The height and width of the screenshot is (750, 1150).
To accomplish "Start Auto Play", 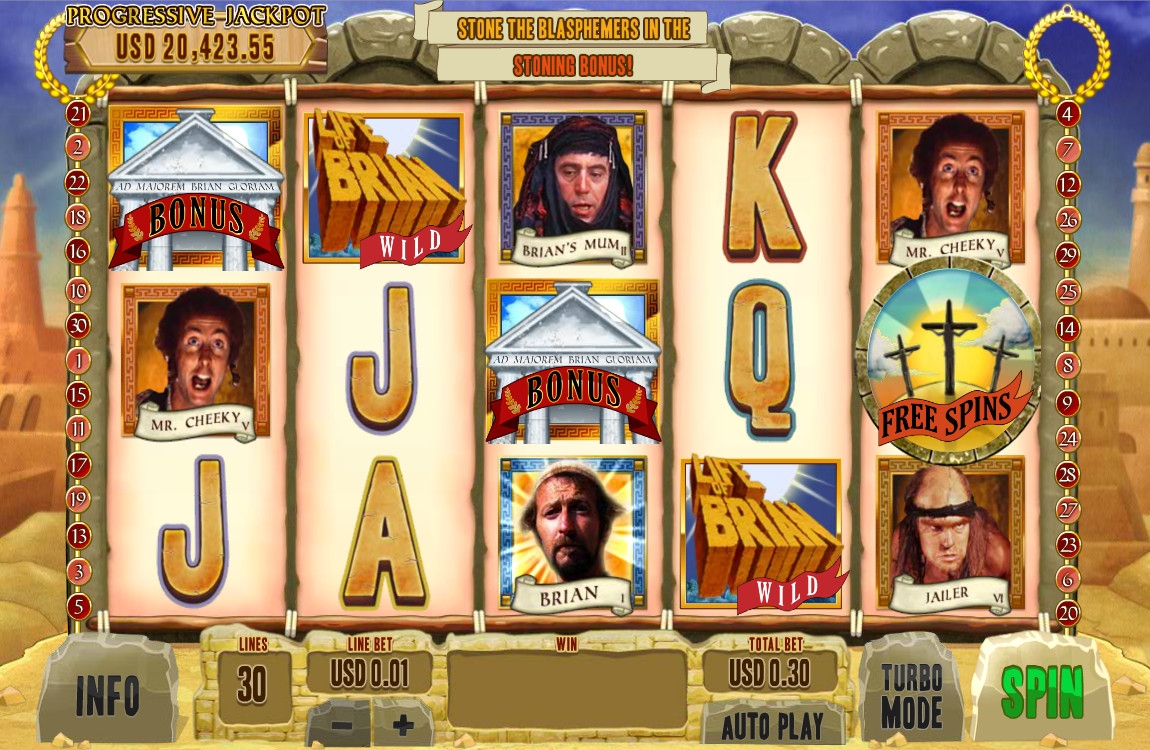I will coord(772,725).
